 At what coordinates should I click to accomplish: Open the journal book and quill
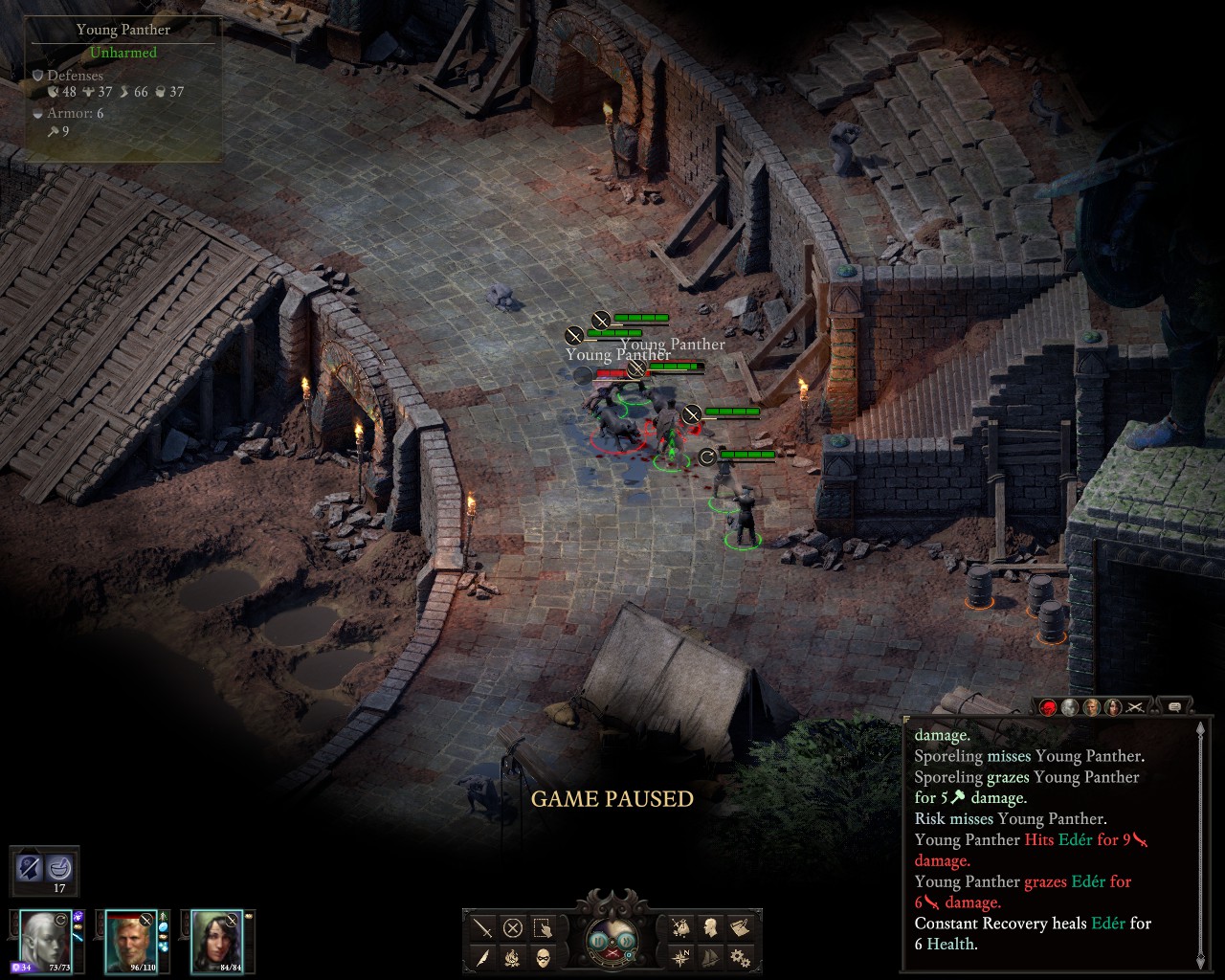pos(740,927)
